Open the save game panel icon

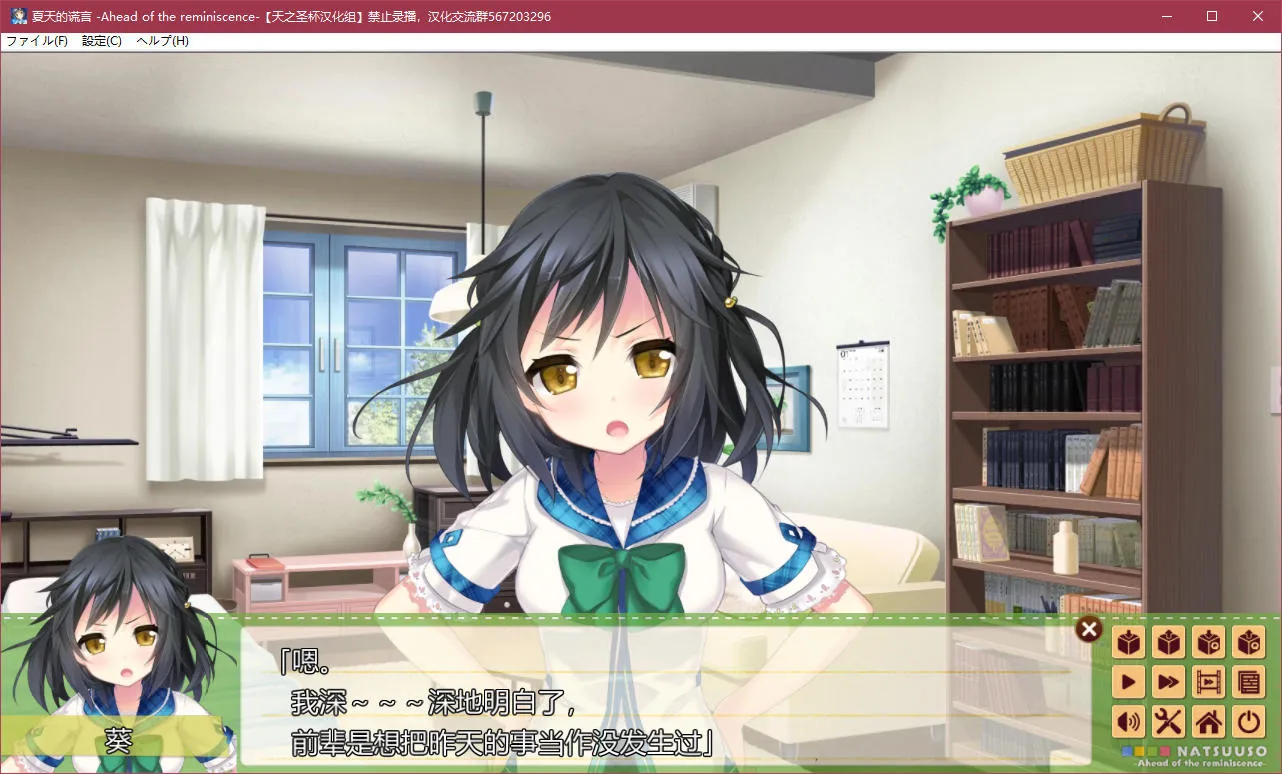click(1128, 642)
